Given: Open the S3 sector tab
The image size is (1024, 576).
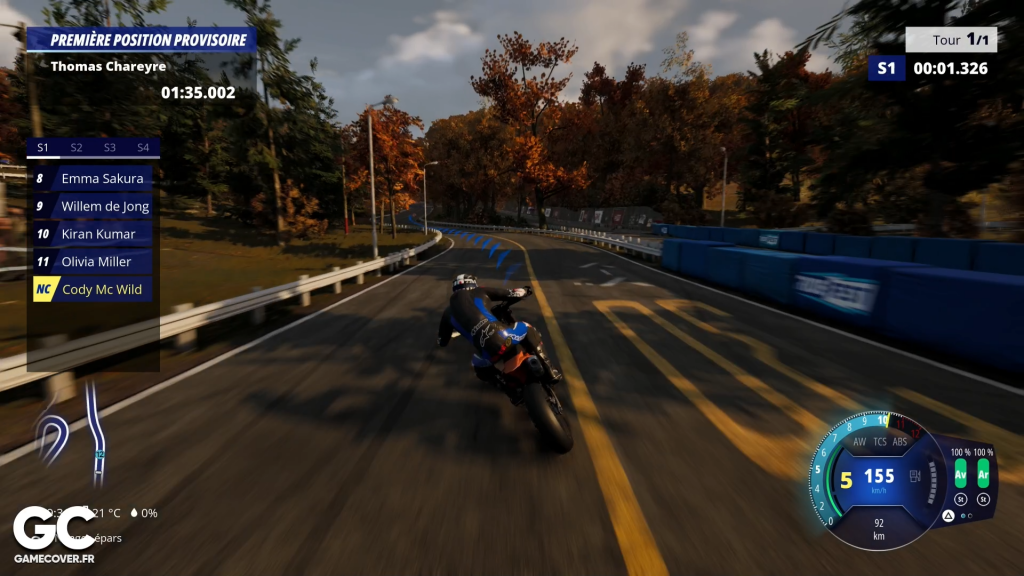Looking at the screenshot, I should [x=110, y=148].
